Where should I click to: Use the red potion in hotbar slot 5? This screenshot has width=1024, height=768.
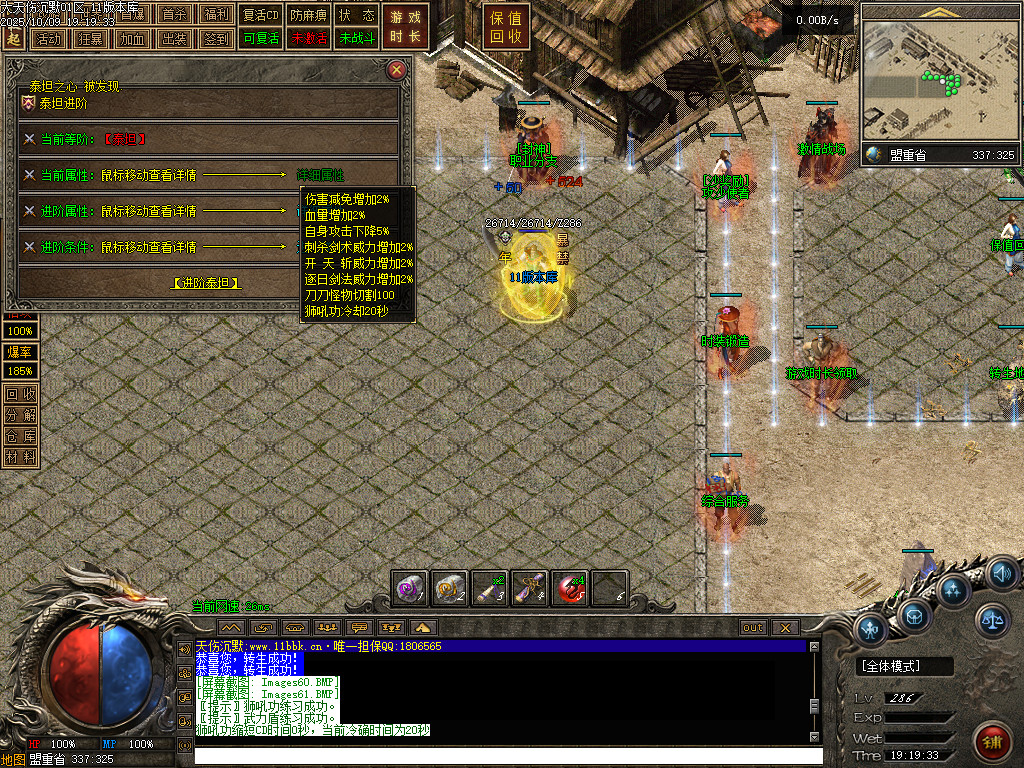pyautogui.click(x=570, y=590)
